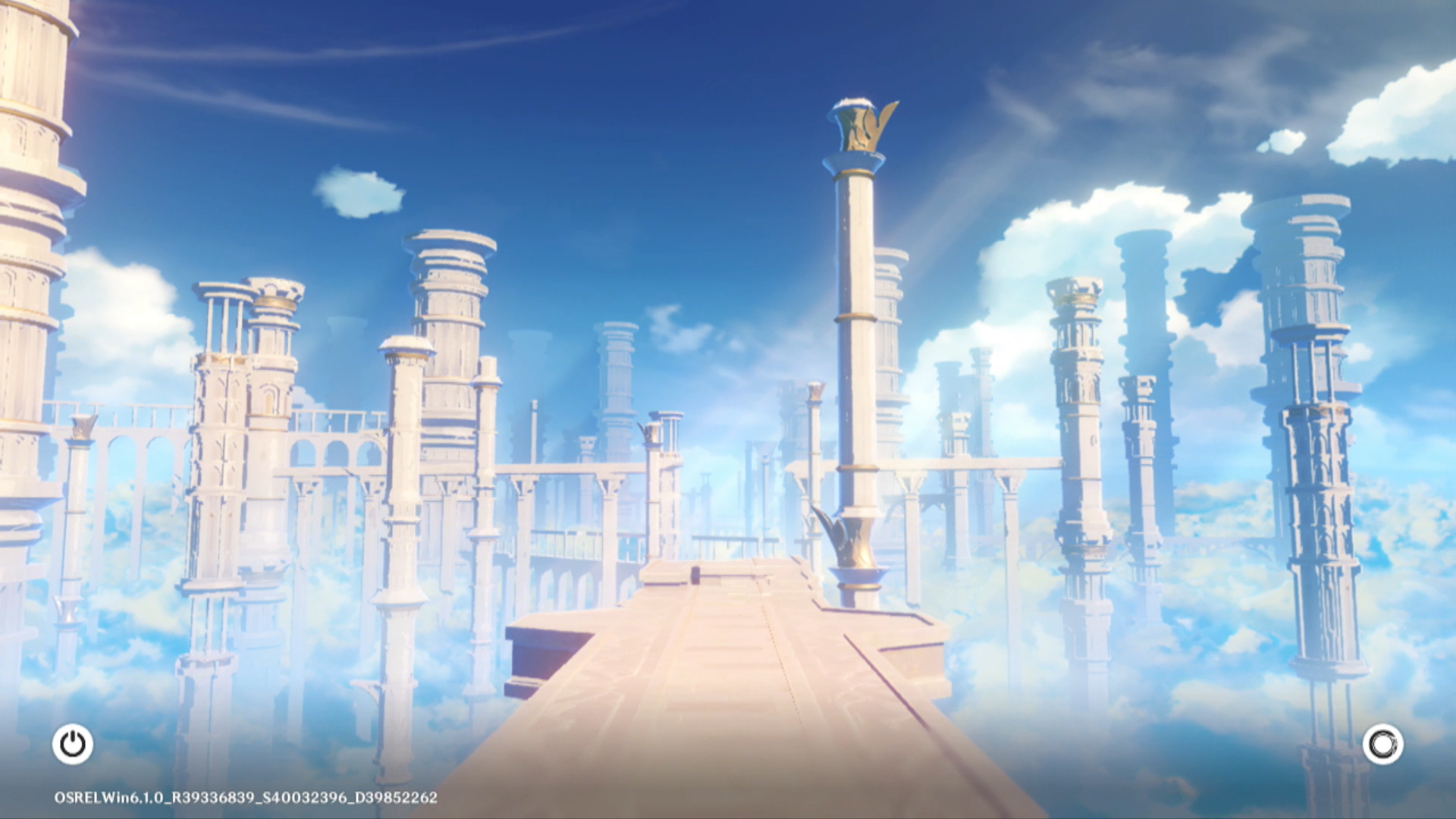Image resolution: width=1456 pixels, height=819 pixels.
Task: Open the circular ring icon button
Action: (x=1382, y=744)
